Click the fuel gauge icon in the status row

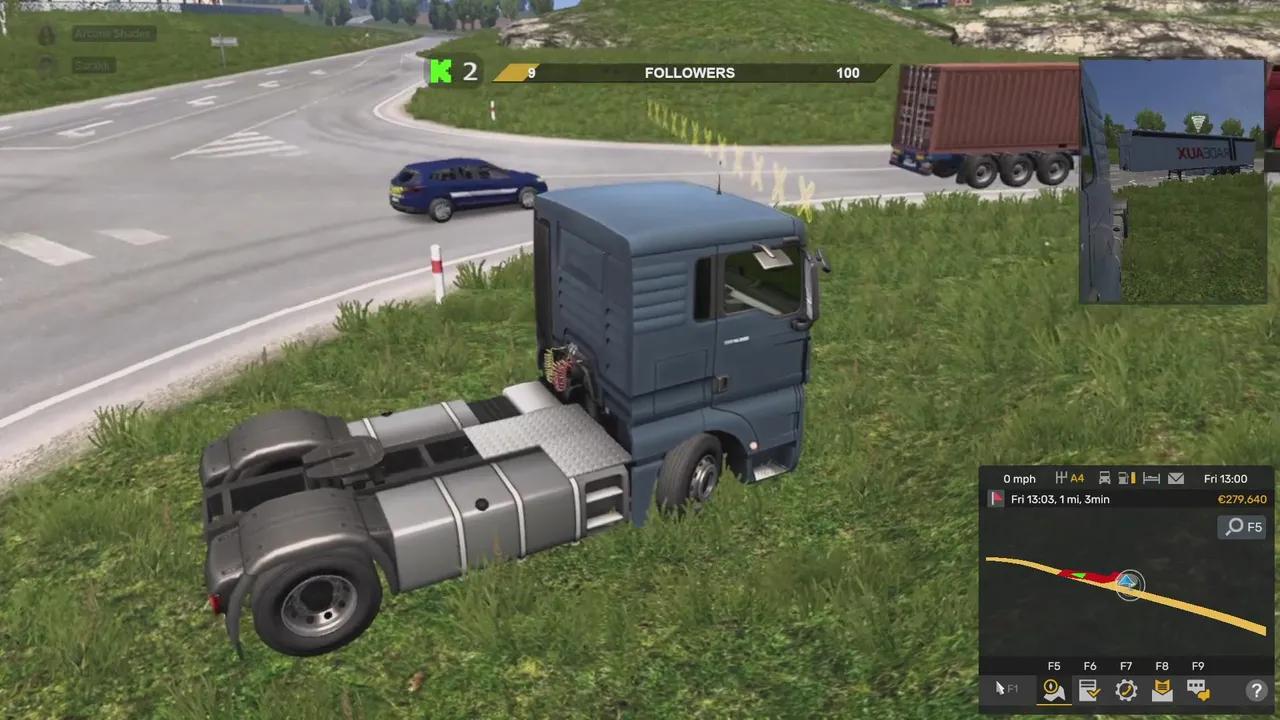[1124, 479]
